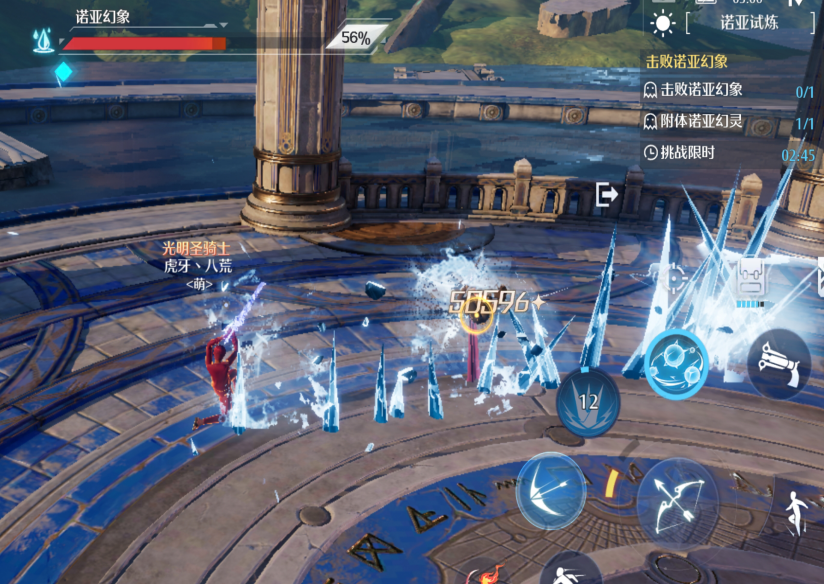Toggle the target lock crosshair icon
Image resolution: width=824 pixels, height=584 pixels.
tap(676, 277)
